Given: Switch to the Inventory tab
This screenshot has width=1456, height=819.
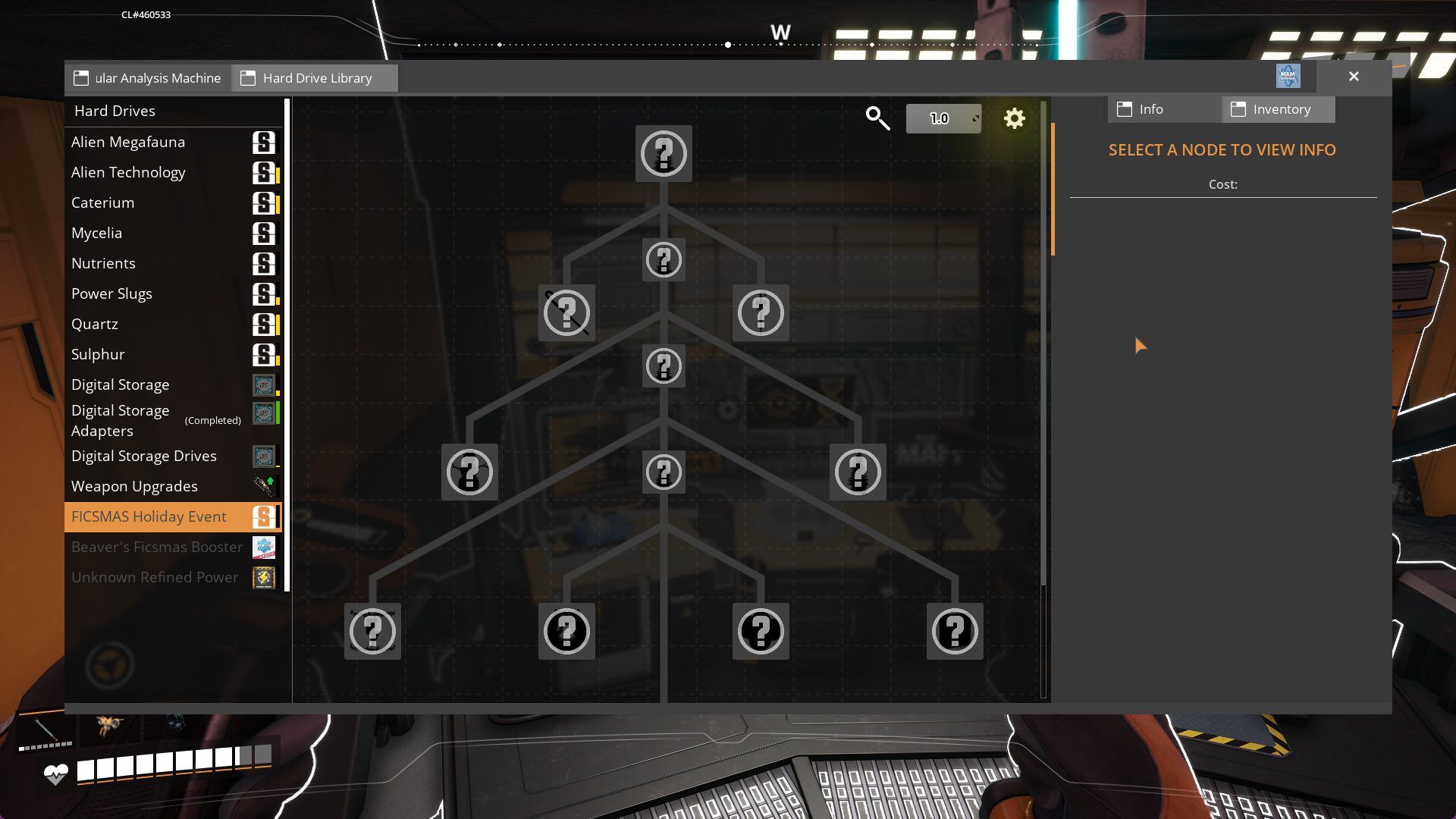Looking at the screenshot, I should pyautogui.click(x=1278, y=109).
